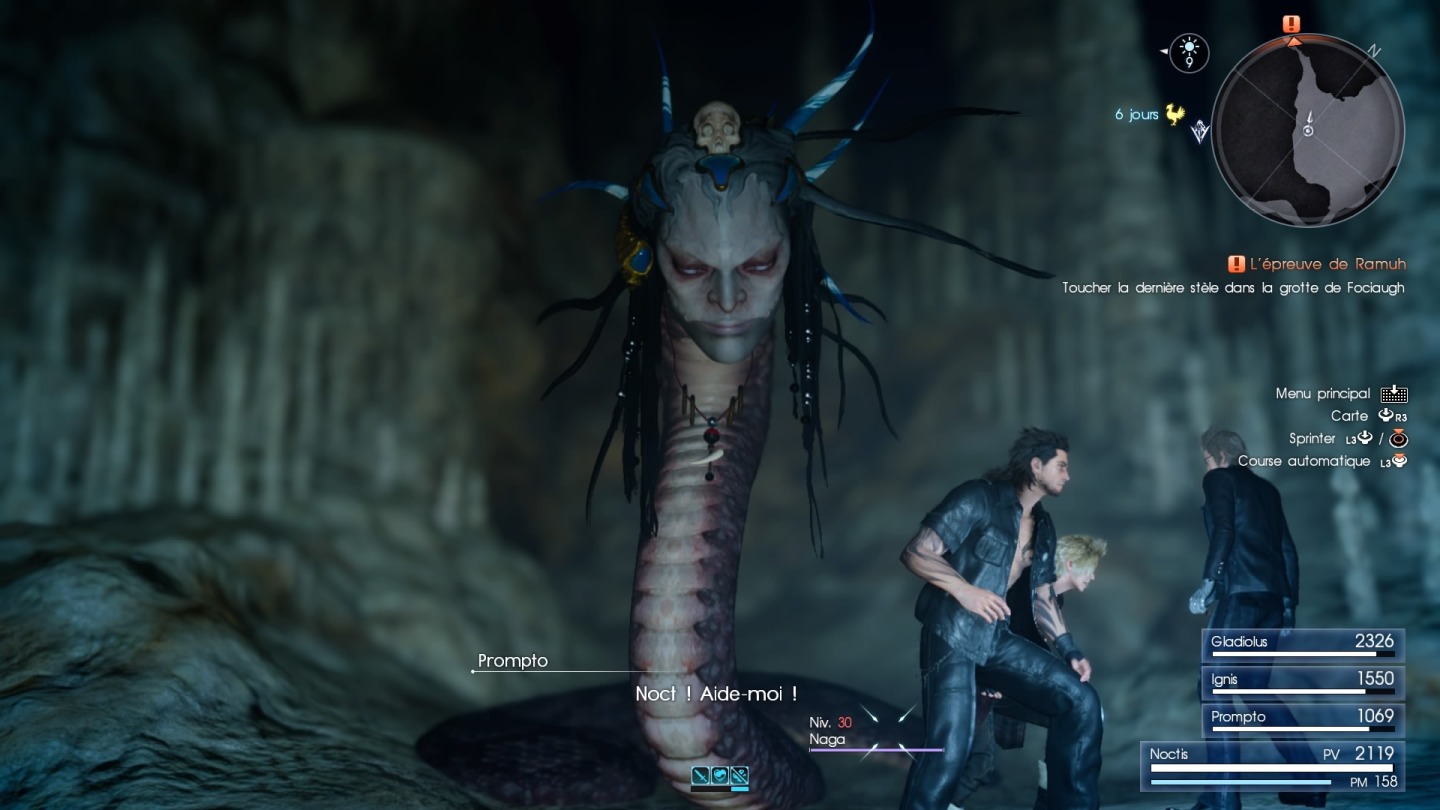Click the yellow chocobo rental icon
The width and height of the screenshot is (1440, 810).
click(x=1175, y=115)
